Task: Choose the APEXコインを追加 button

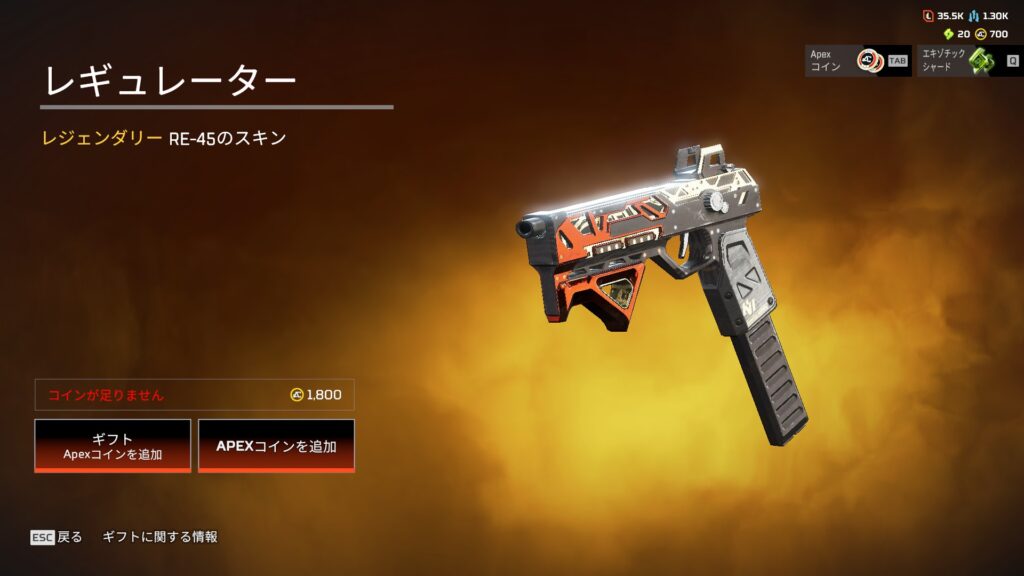Action: [276, 445]
